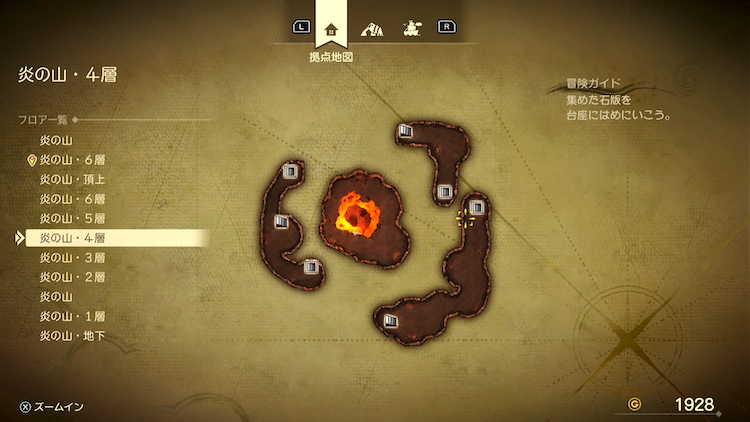Show the 炎の山・3層 floor map
Screen dimensions: 750x422
[72, 257]
